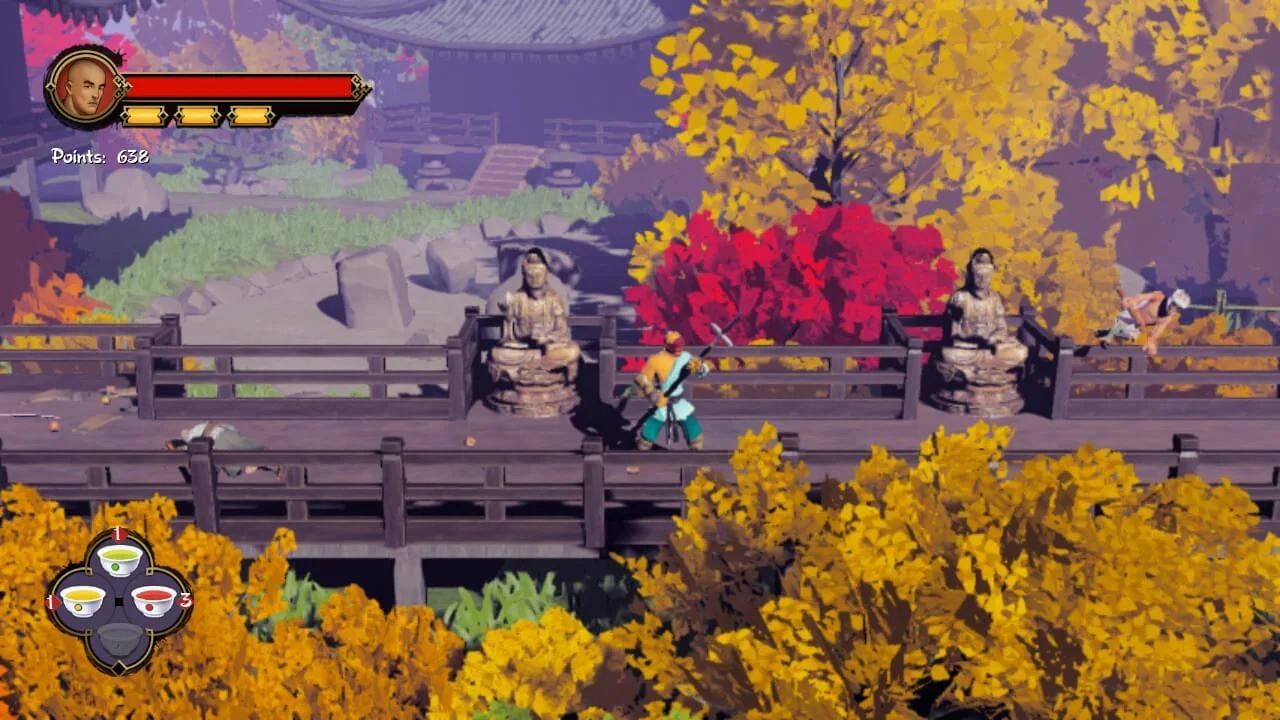This screenshot has height=720, width=1280.
Task: Select the green tea bowl
Action: 119,559
